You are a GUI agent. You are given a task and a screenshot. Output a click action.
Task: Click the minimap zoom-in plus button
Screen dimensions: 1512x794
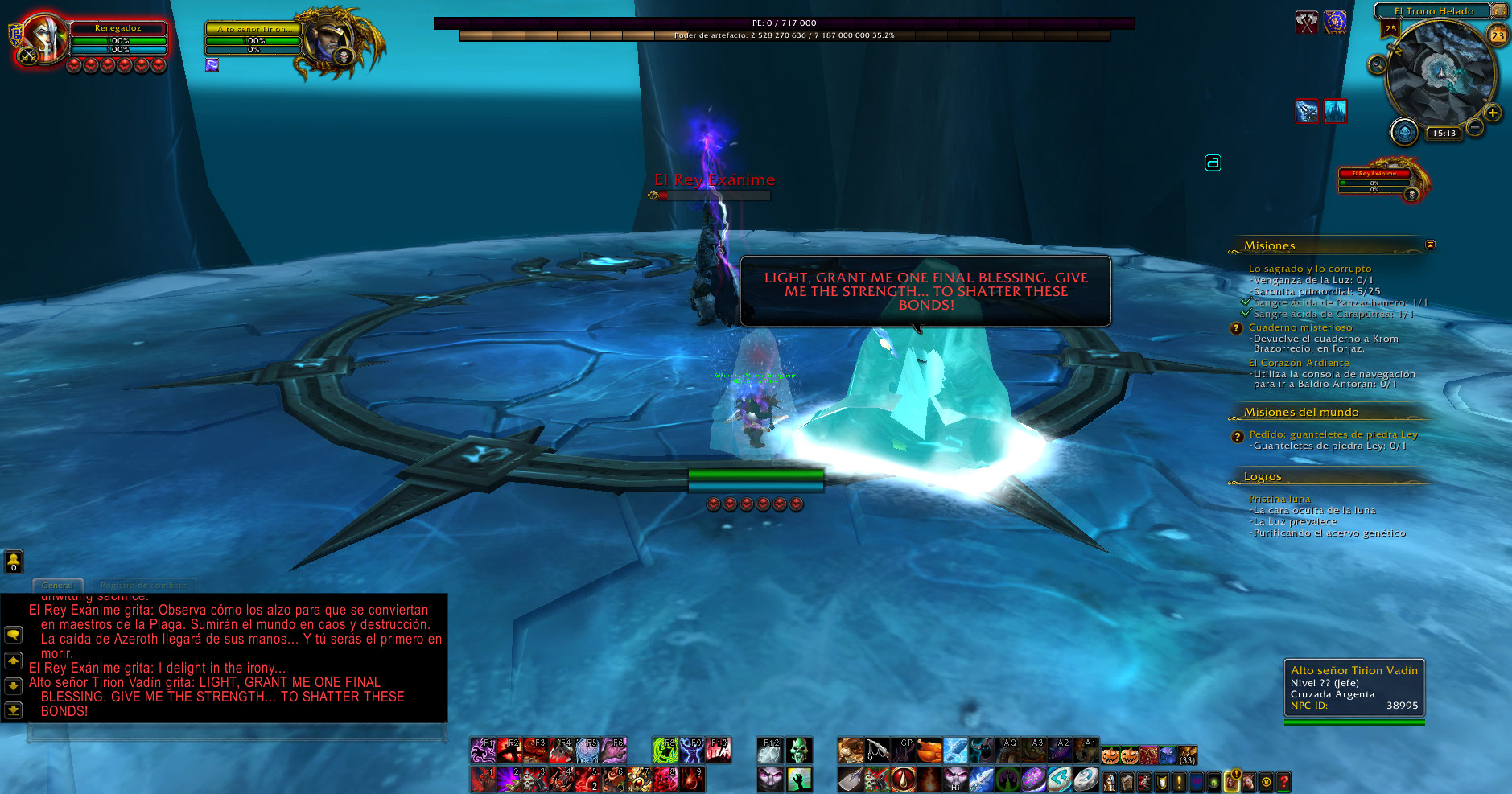pos(1493,113)
